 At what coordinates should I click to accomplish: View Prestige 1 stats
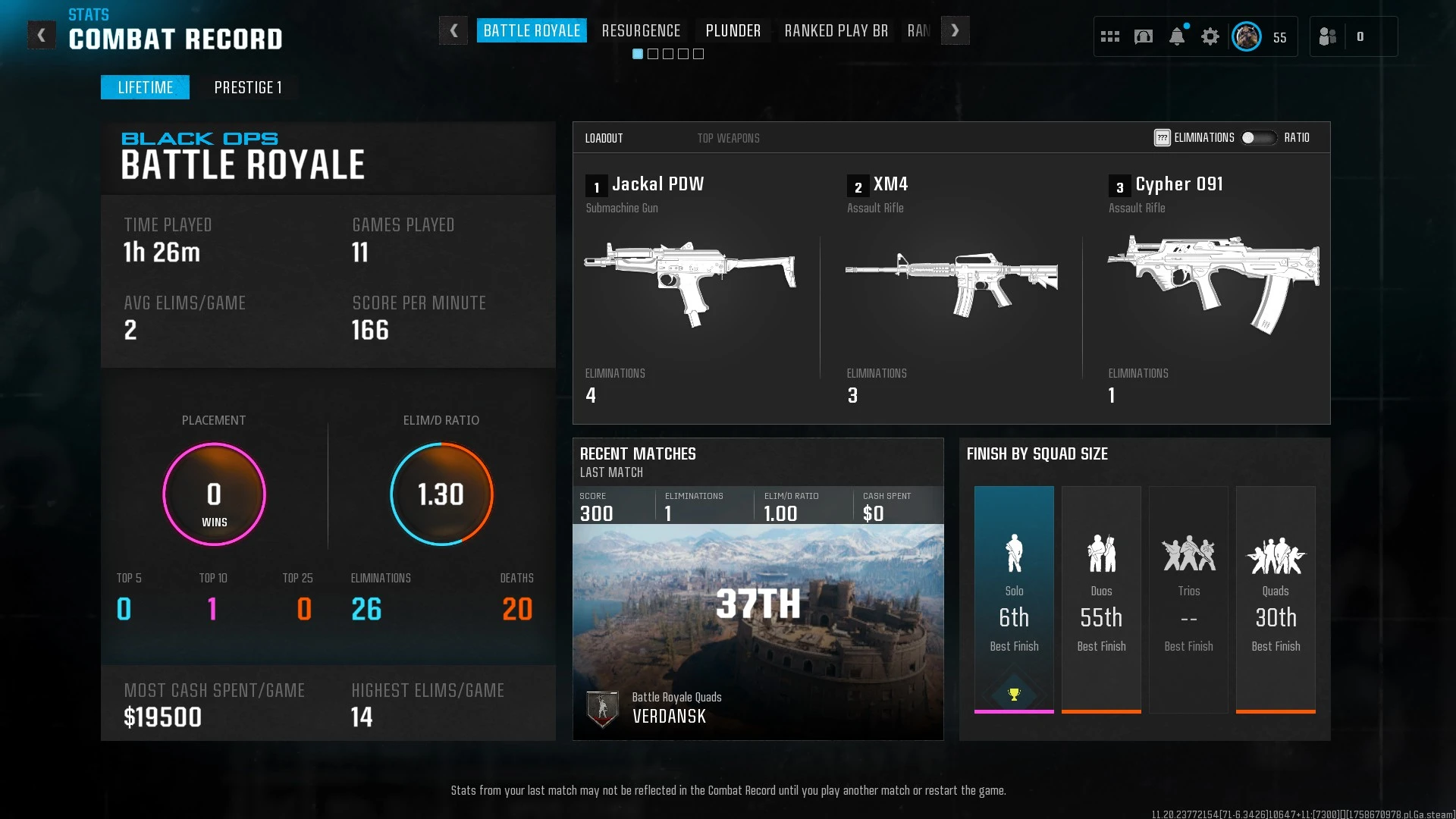(248, 87)
